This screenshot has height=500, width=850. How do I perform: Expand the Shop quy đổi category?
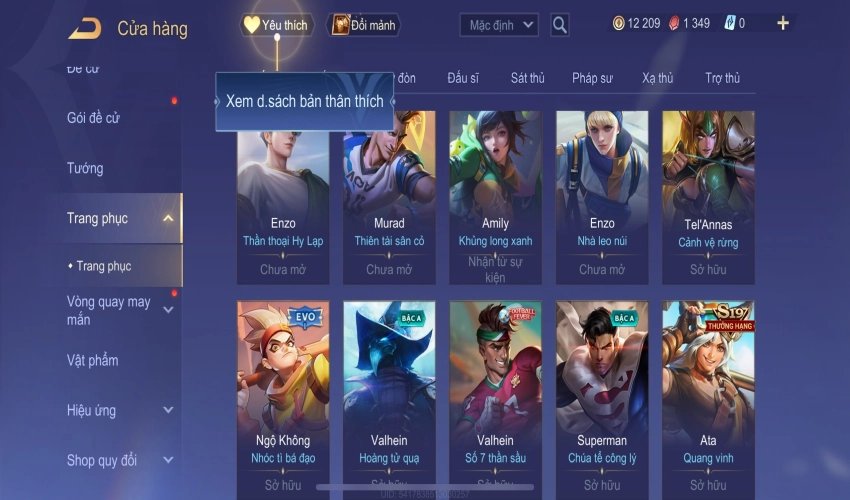[168, 461]
